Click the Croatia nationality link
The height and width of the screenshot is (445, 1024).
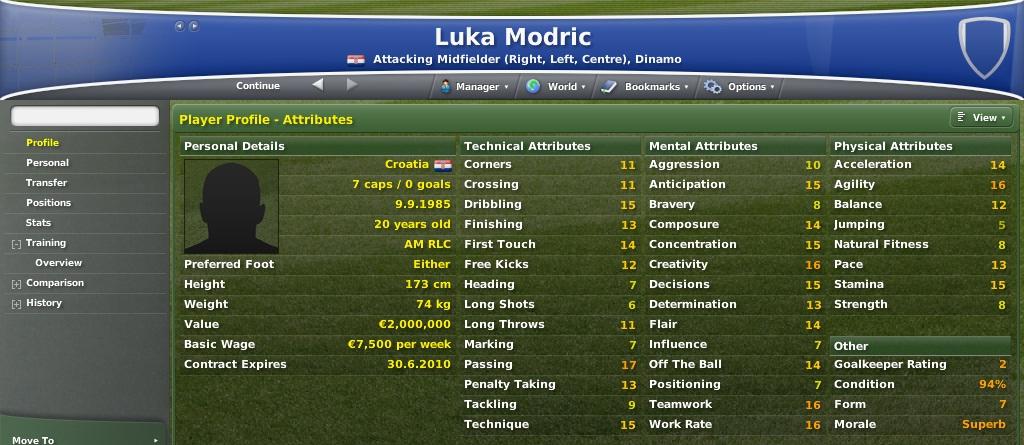coord(407,164)
